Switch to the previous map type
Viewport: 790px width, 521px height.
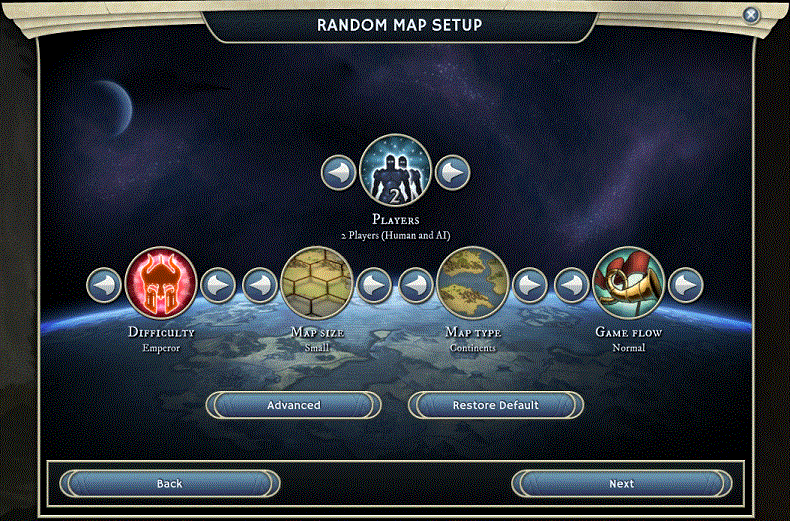(x=416, y=285)
